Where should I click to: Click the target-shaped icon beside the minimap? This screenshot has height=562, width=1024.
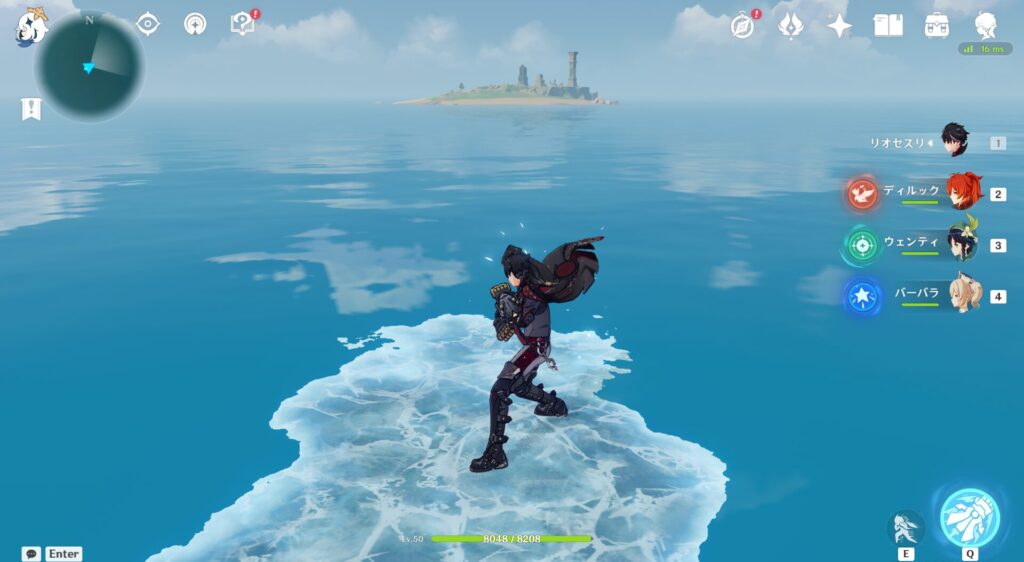point(148,24)
